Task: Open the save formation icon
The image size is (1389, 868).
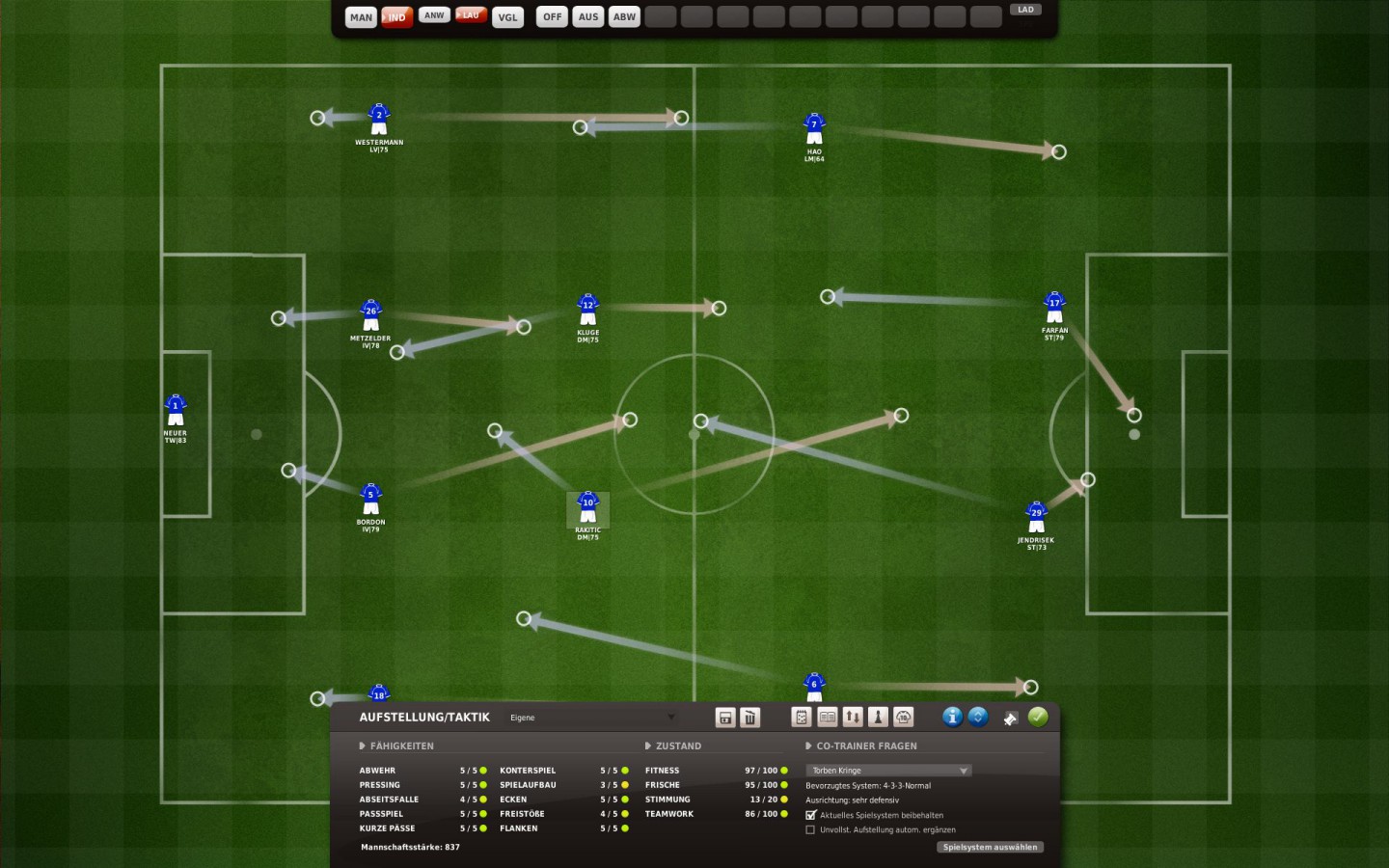Action: pos(725,718)
